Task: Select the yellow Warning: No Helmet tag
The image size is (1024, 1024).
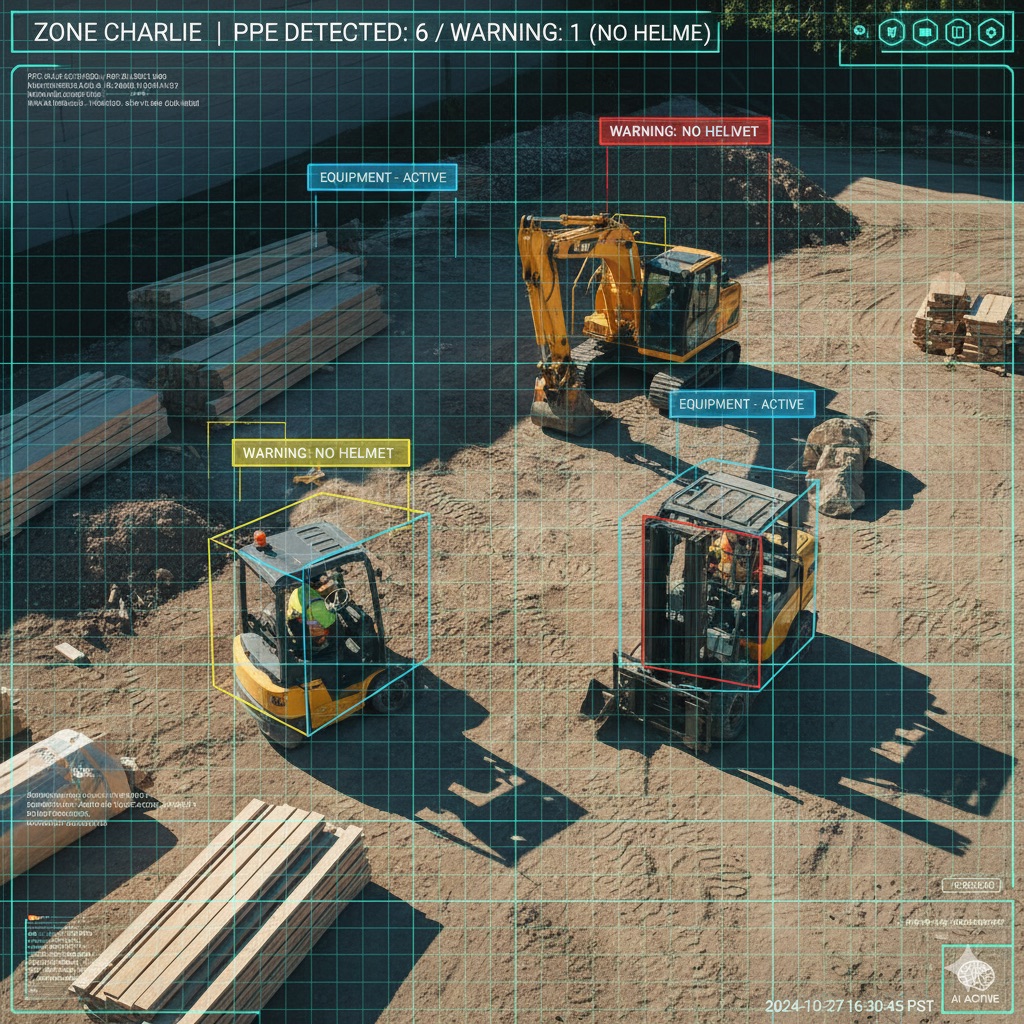Action: [x=321, y=453]
